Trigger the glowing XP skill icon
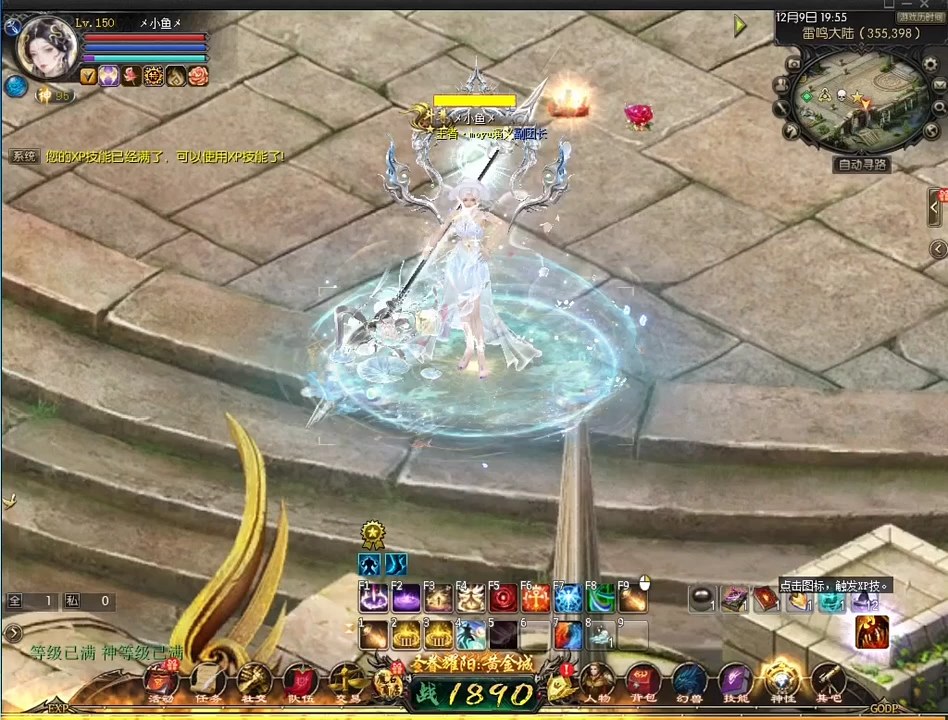This screenshot has width=948, height=720. [x=871, y=631]
